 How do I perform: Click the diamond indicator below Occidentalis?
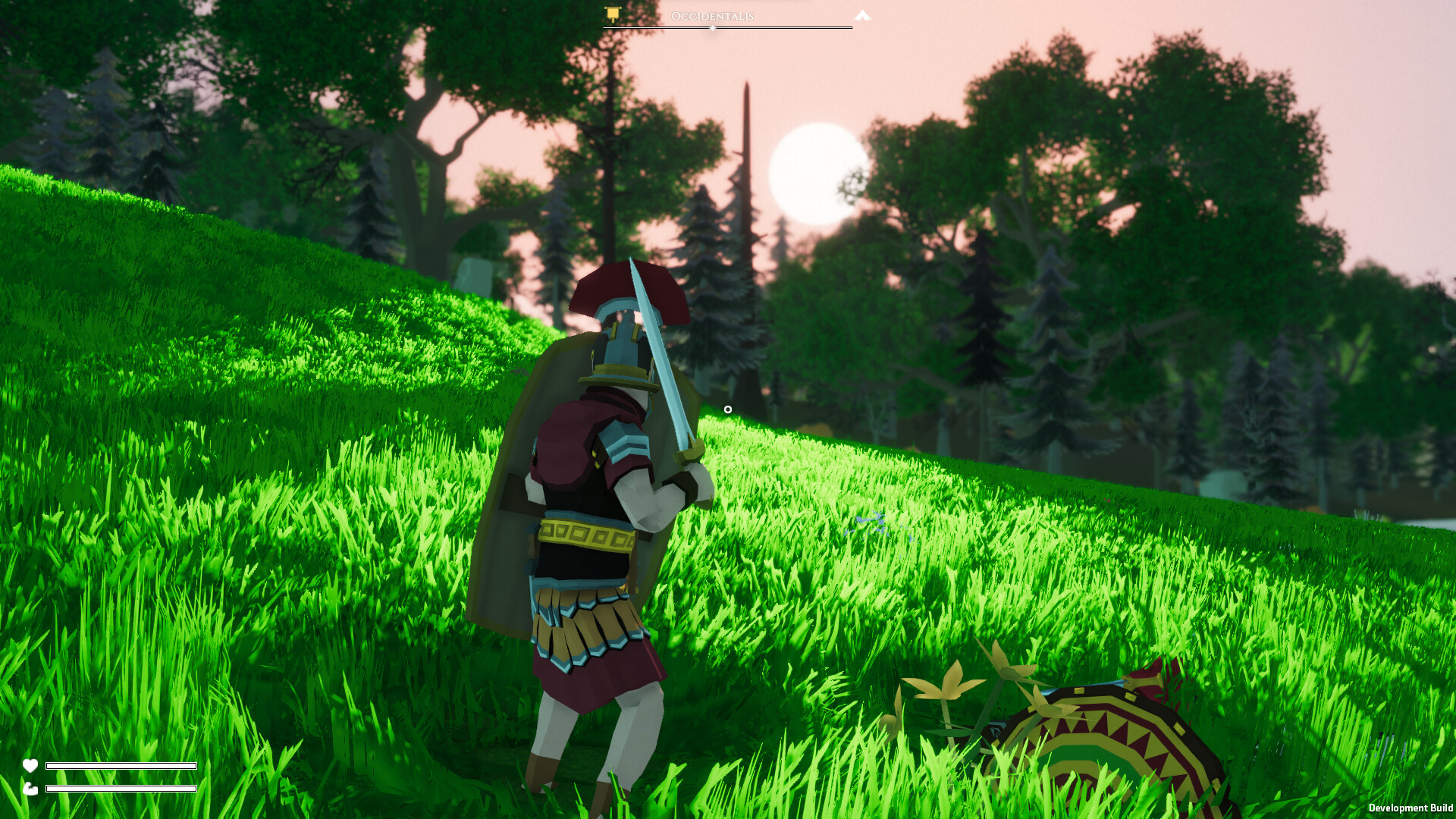pyautogui.click(x=713, y=28)
